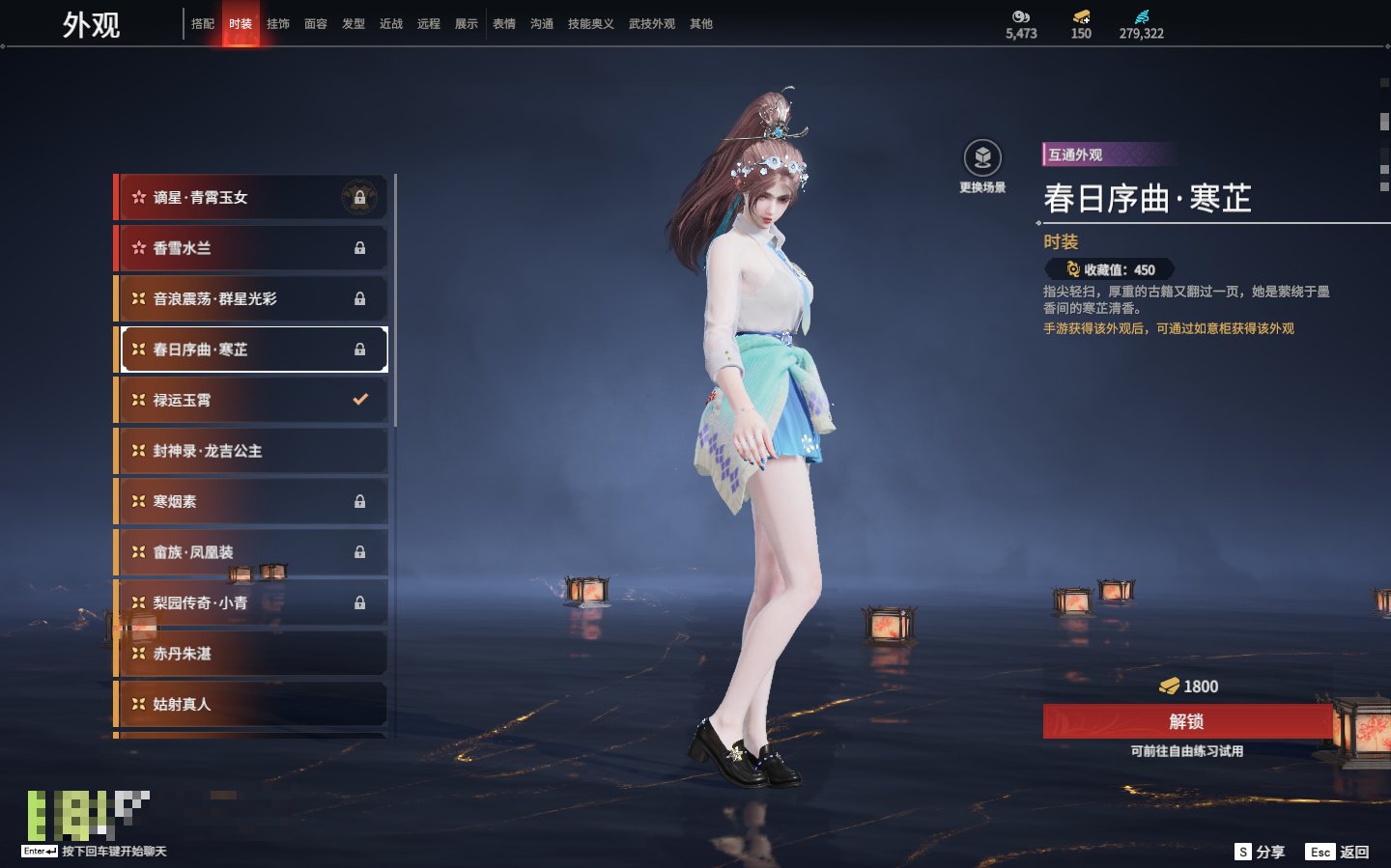Pick the 梨园传奇·小青 outfit

pyautogui.click(x=251, y=602)
